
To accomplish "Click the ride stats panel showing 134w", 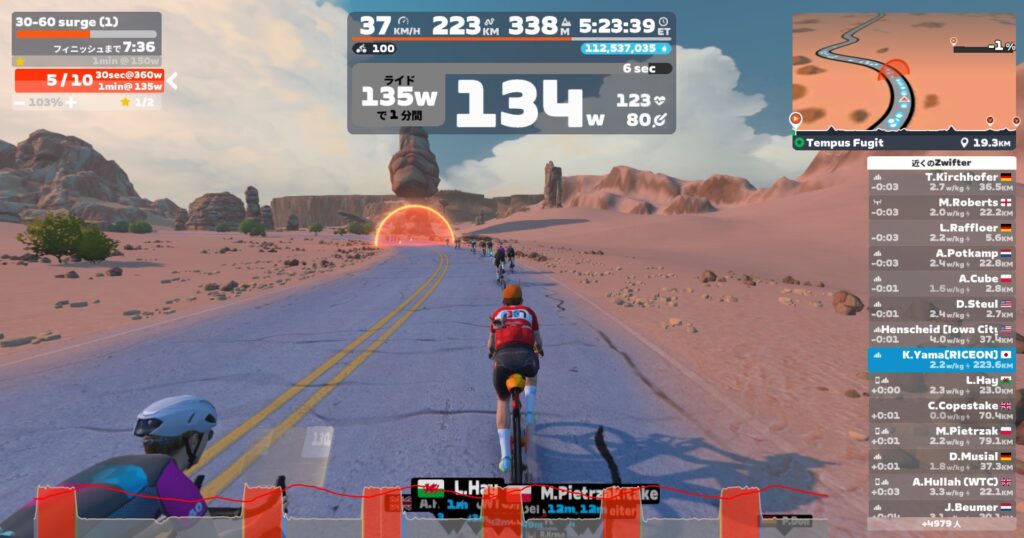I will (x=511, y=100).
